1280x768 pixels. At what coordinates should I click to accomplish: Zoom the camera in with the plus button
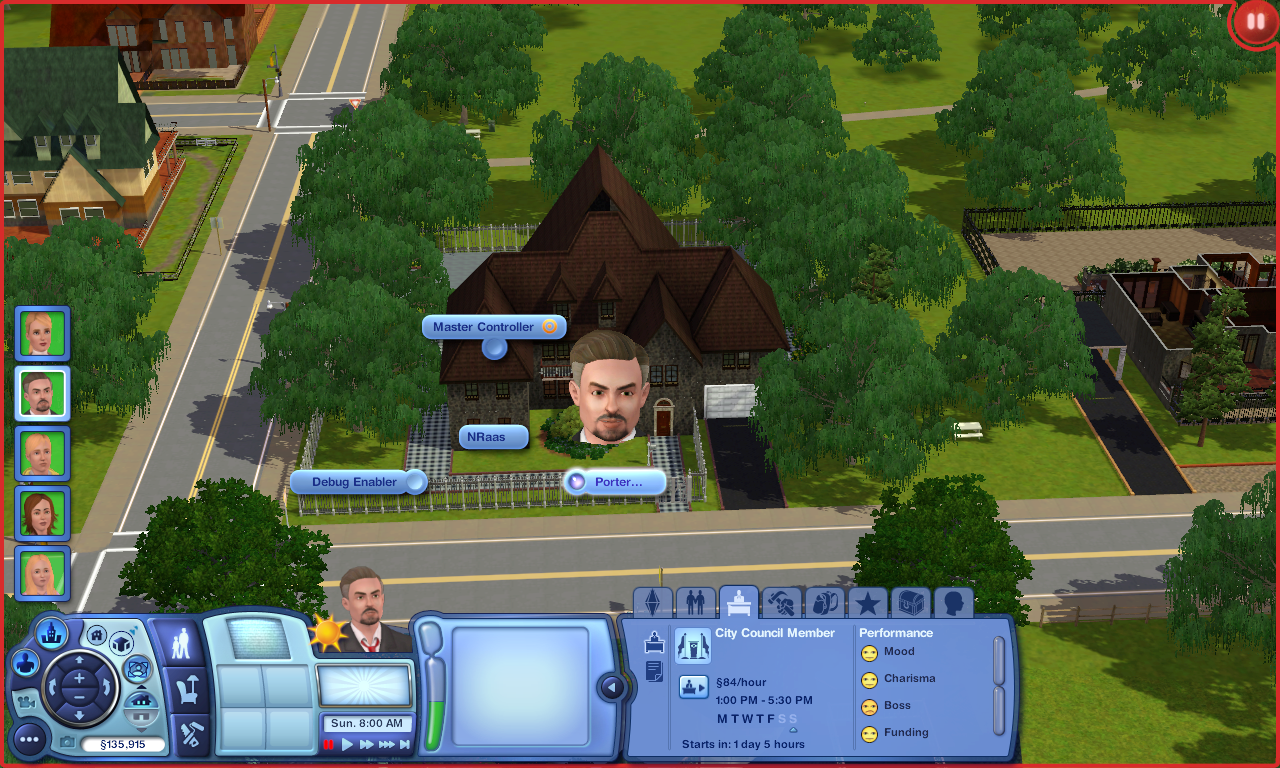(79, 678)
